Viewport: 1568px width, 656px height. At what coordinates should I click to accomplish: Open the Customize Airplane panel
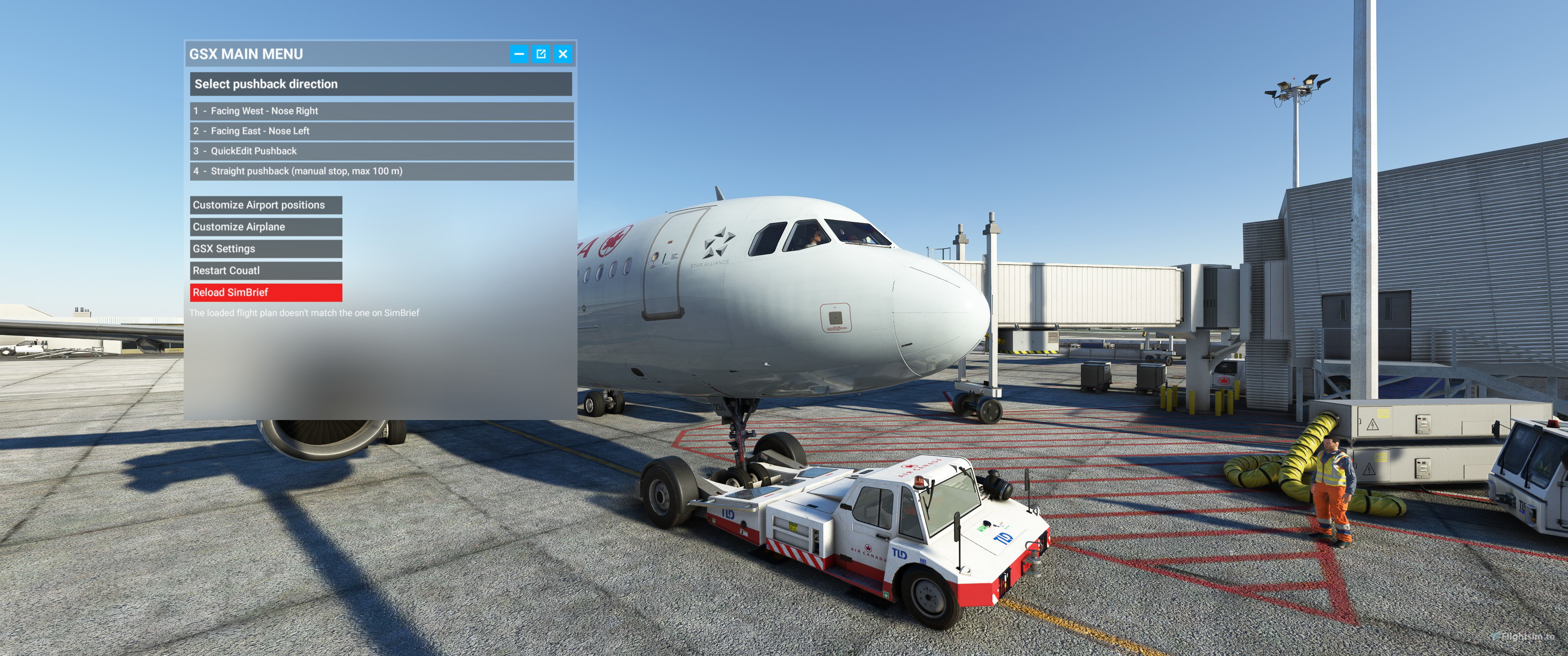pos(266,226)
